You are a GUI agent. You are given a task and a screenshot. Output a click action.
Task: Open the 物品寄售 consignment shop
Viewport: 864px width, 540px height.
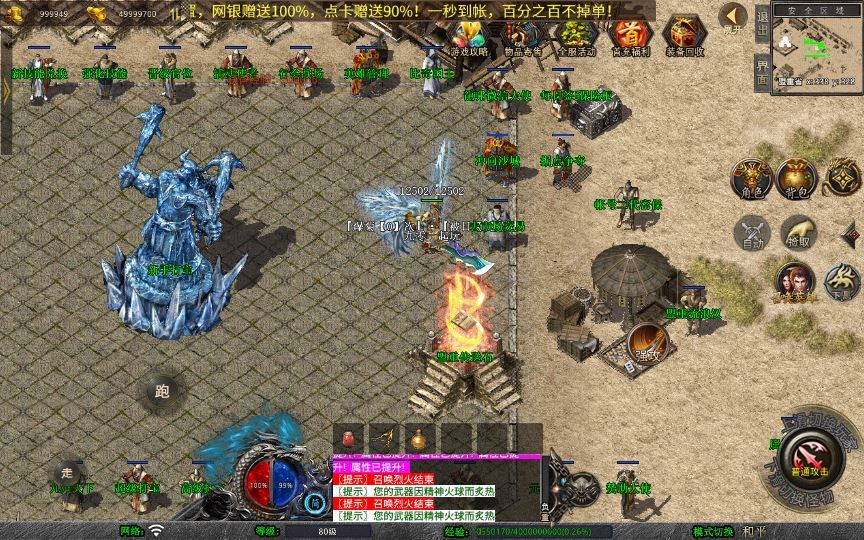pyautogui.click(x=522, y=35)
